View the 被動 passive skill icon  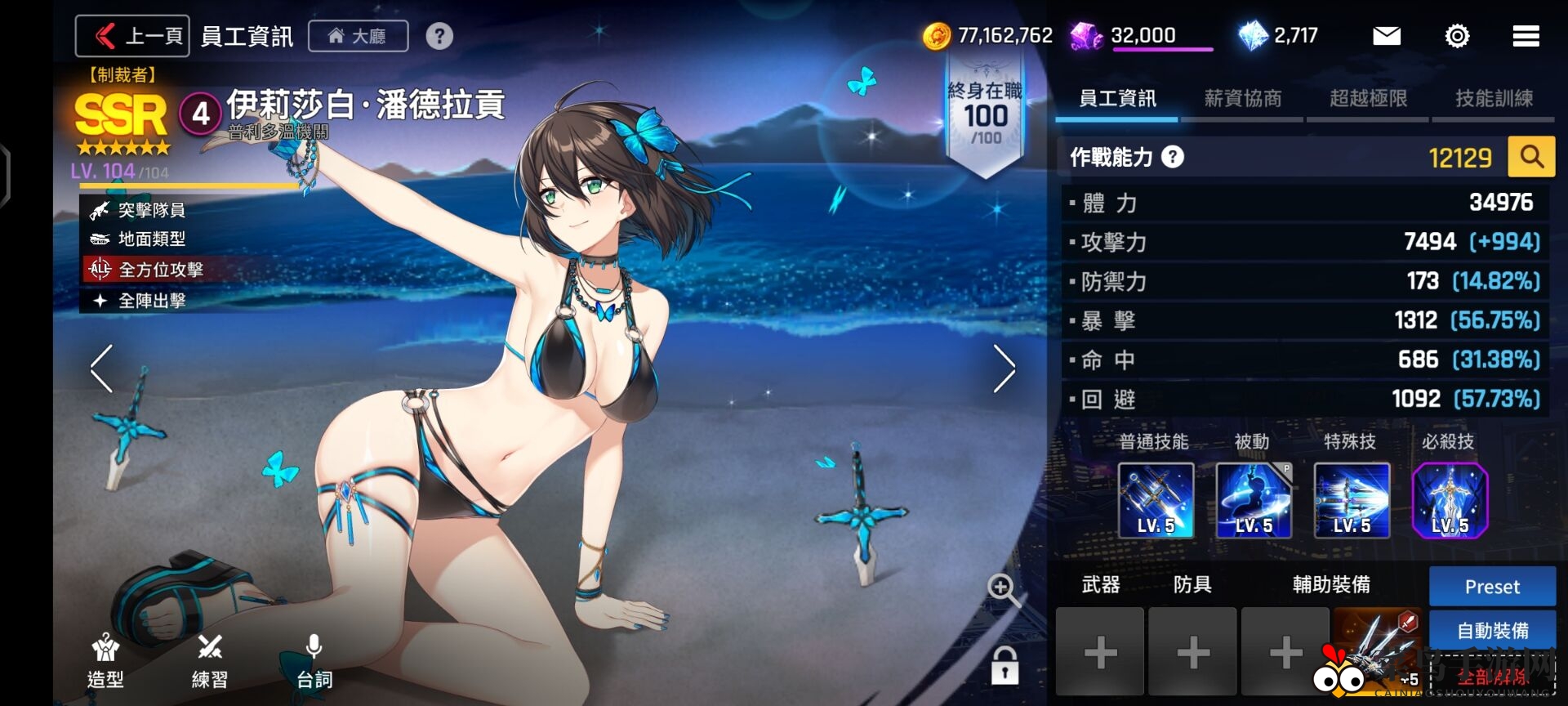(1254, 500)
